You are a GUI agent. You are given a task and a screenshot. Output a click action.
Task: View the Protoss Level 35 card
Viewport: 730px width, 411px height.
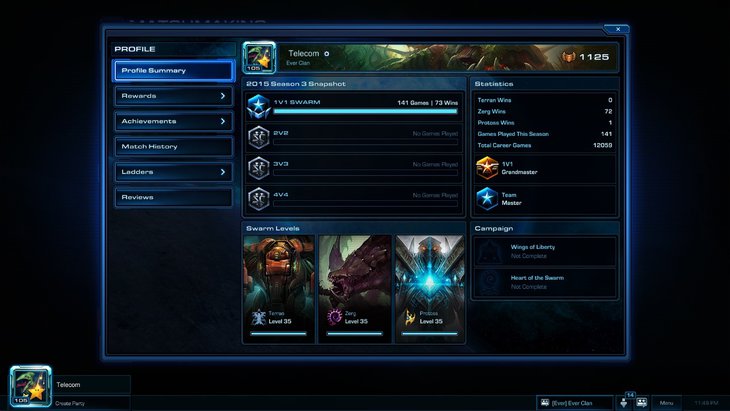click(x=430, y=289)
